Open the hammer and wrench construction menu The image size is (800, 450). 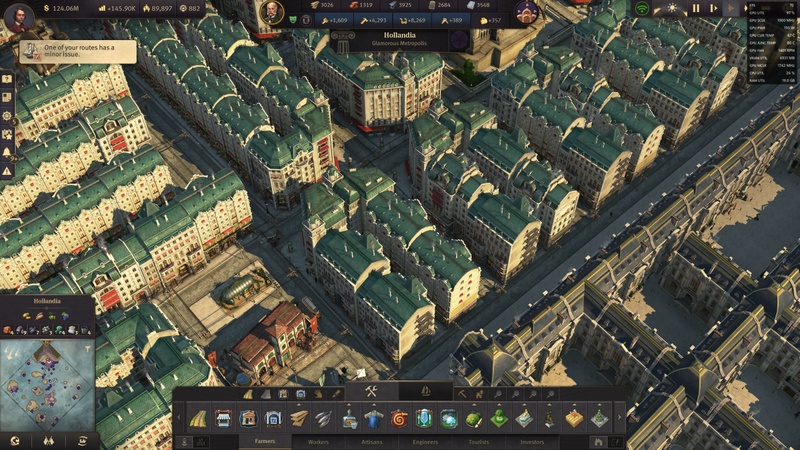(371, 392)
